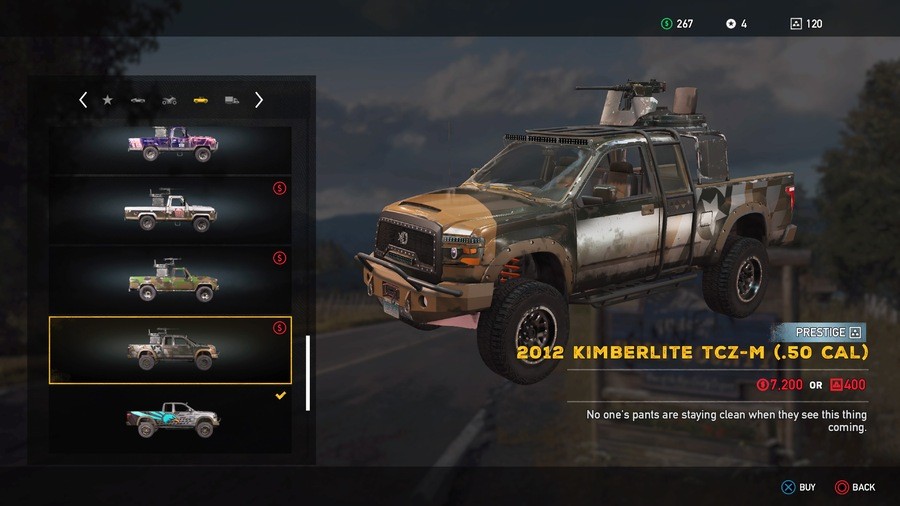Choose the white mounted-gun pickup truck
The image size is (900, 506).
(171, 210)
